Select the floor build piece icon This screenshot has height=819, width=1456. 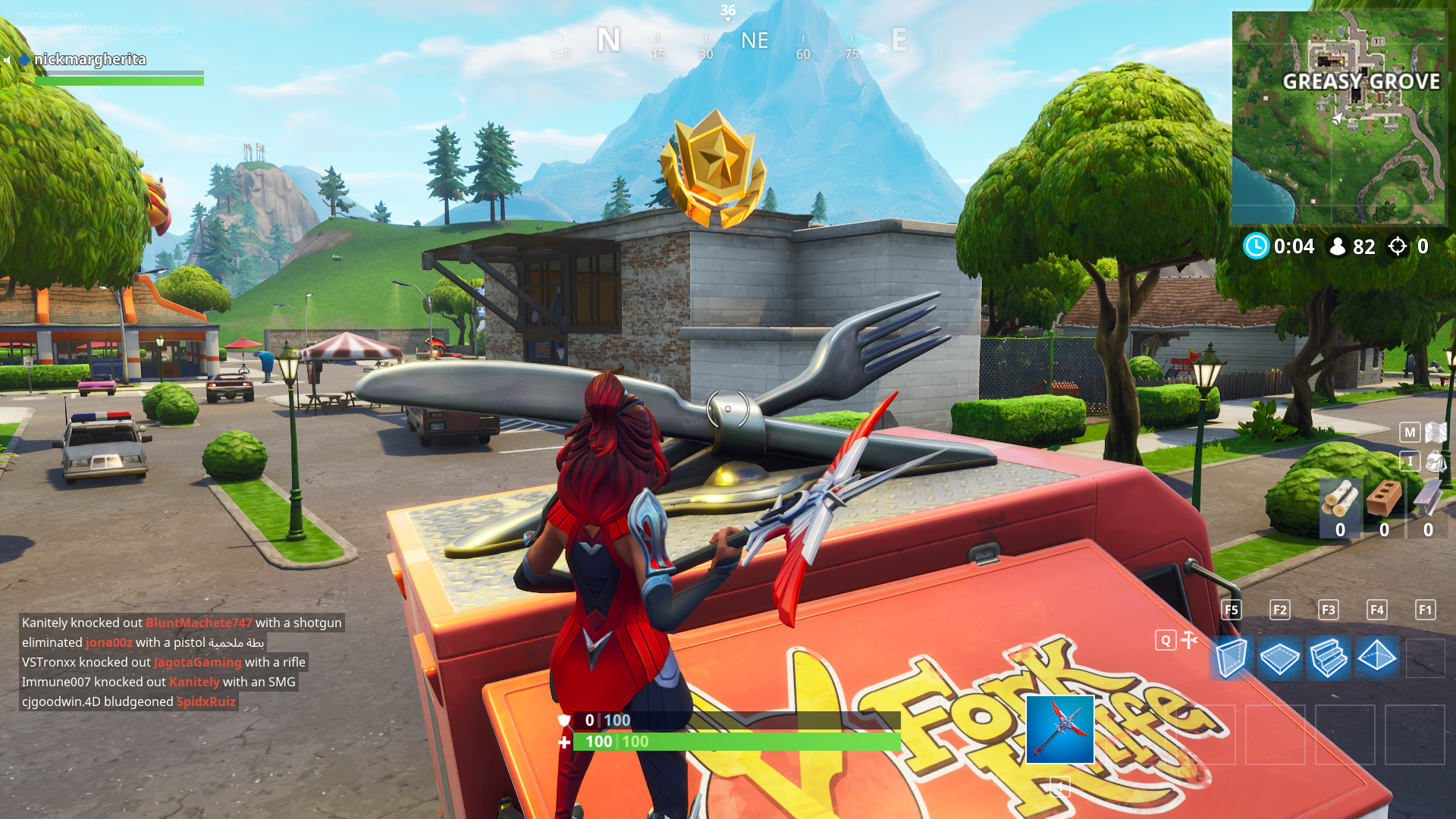1280,658
